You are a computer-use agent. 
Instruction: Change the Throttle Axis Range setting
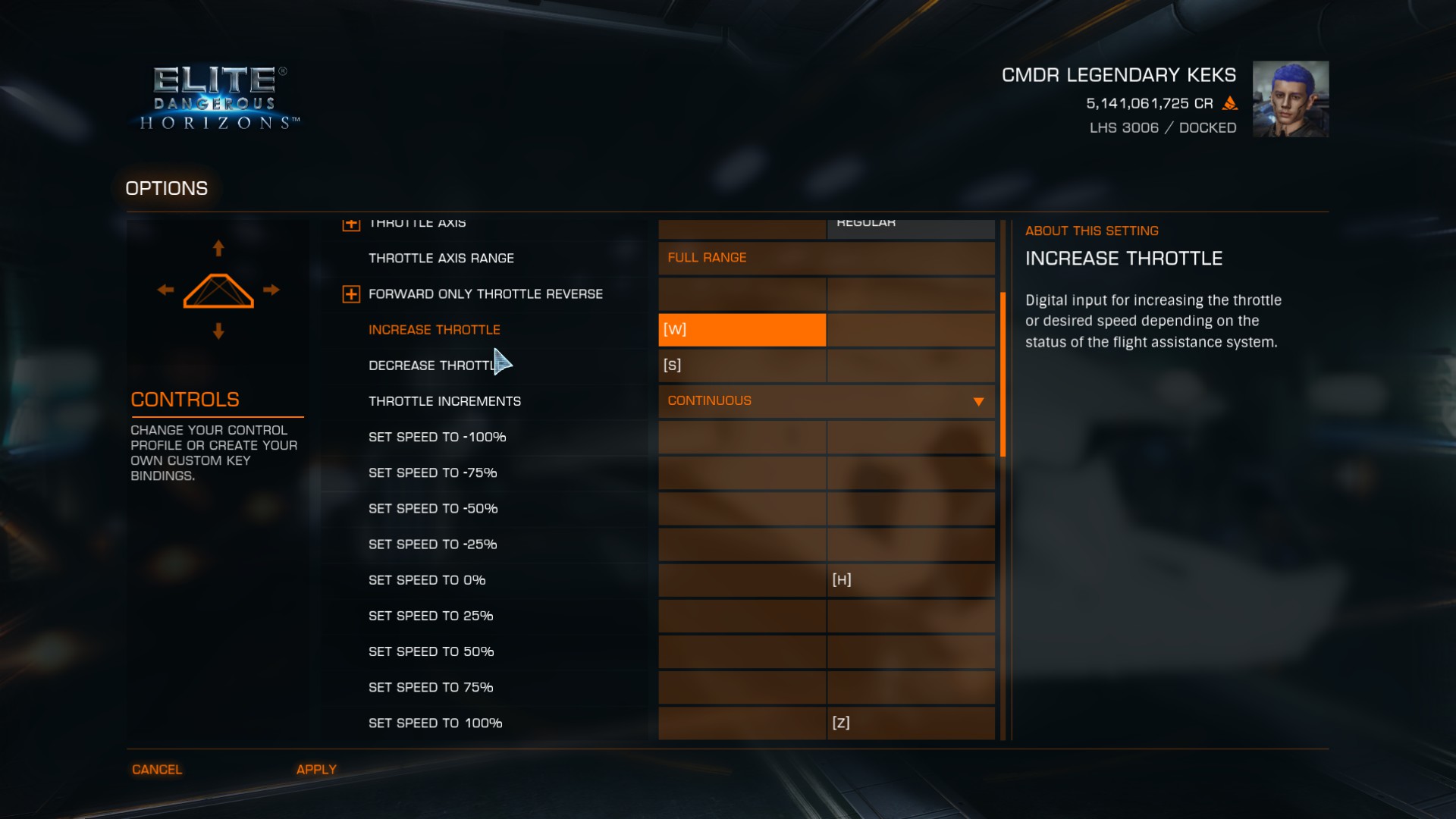(x=826, y=258)
